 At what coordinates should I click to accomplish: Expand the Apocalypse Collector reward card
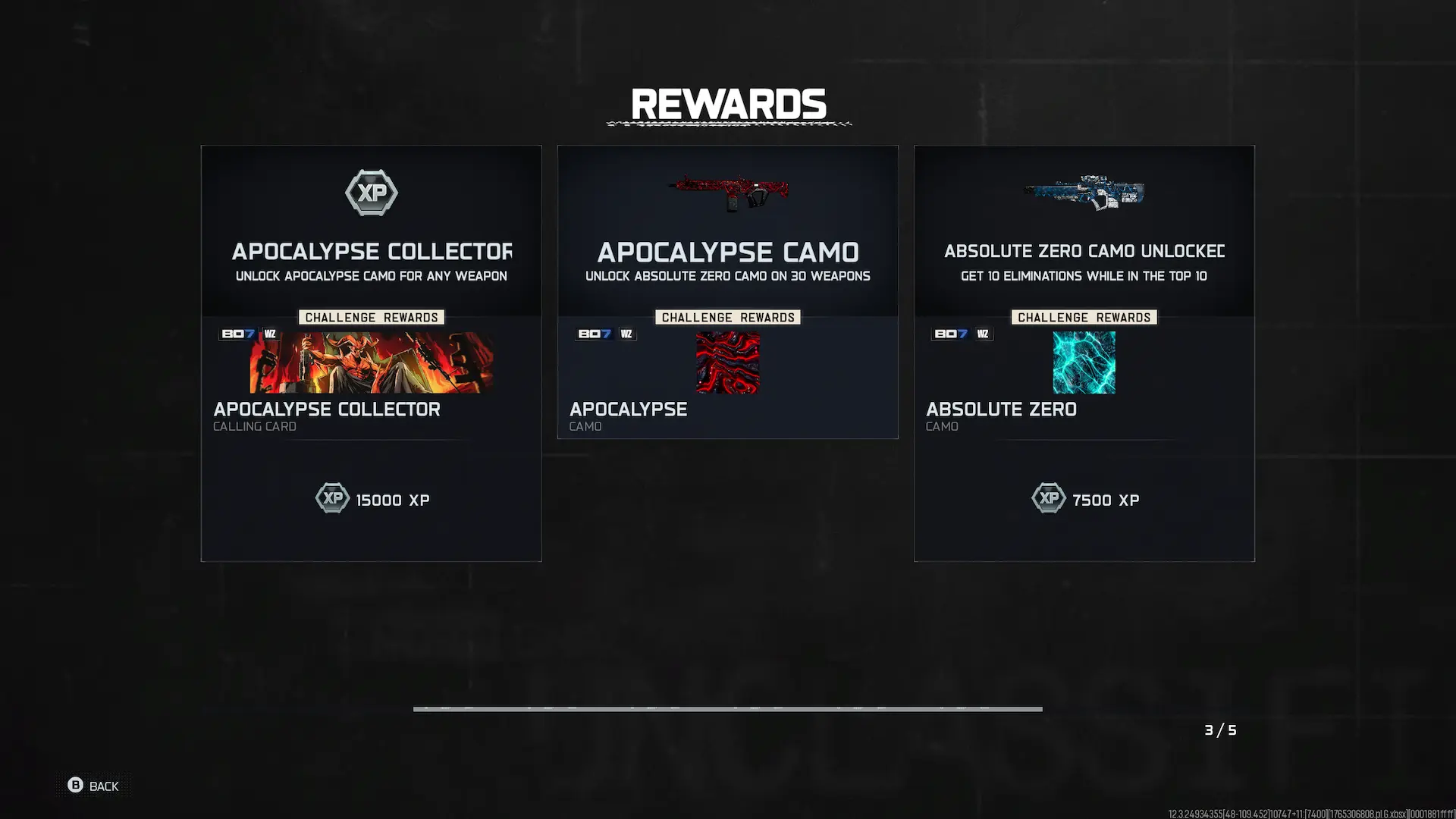click(371, 353)
